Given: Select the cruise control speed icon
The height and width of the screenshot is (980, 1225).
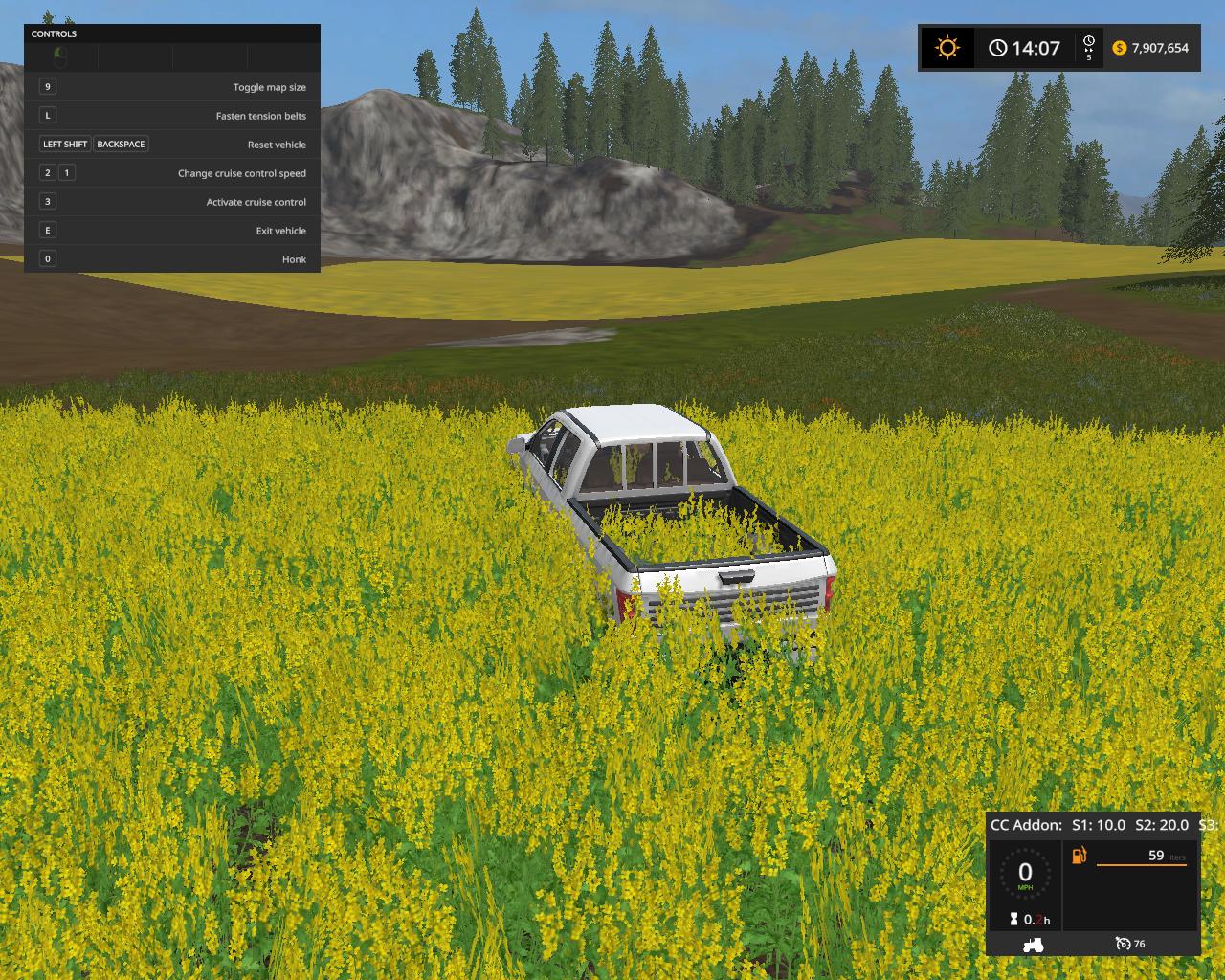Looking at the screenshot, I should point(1124,945).
